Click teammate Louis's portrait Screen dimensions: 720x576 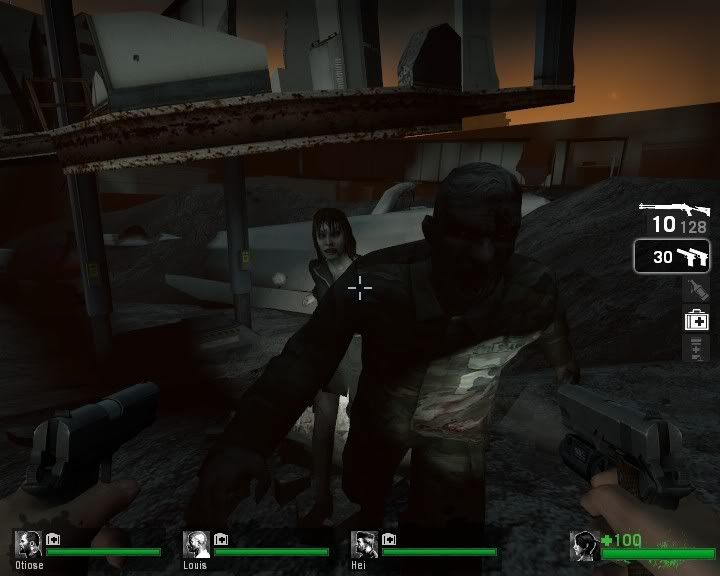pos(194,544)
